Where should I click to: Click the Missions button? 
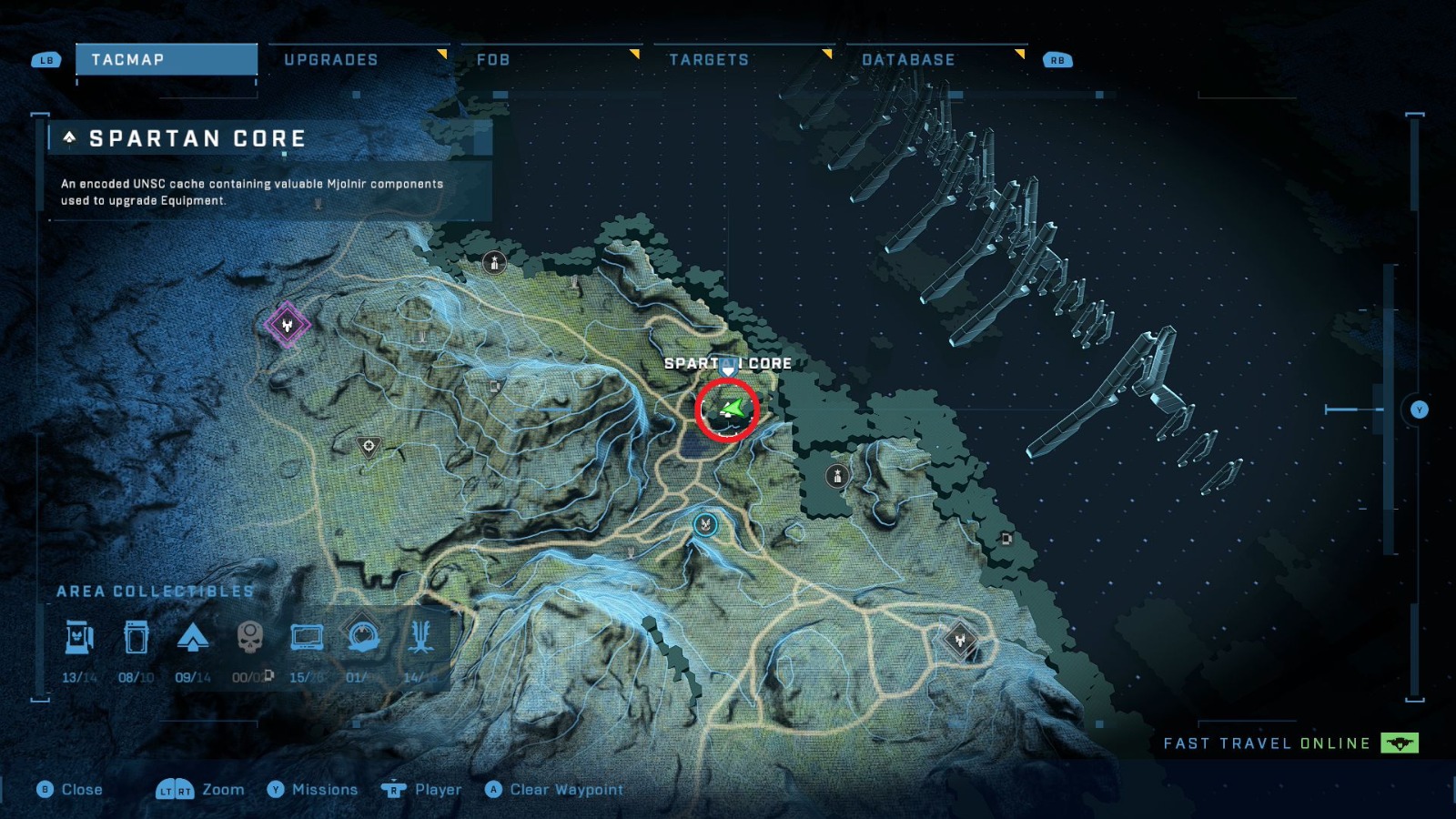(x=318, y=790)
